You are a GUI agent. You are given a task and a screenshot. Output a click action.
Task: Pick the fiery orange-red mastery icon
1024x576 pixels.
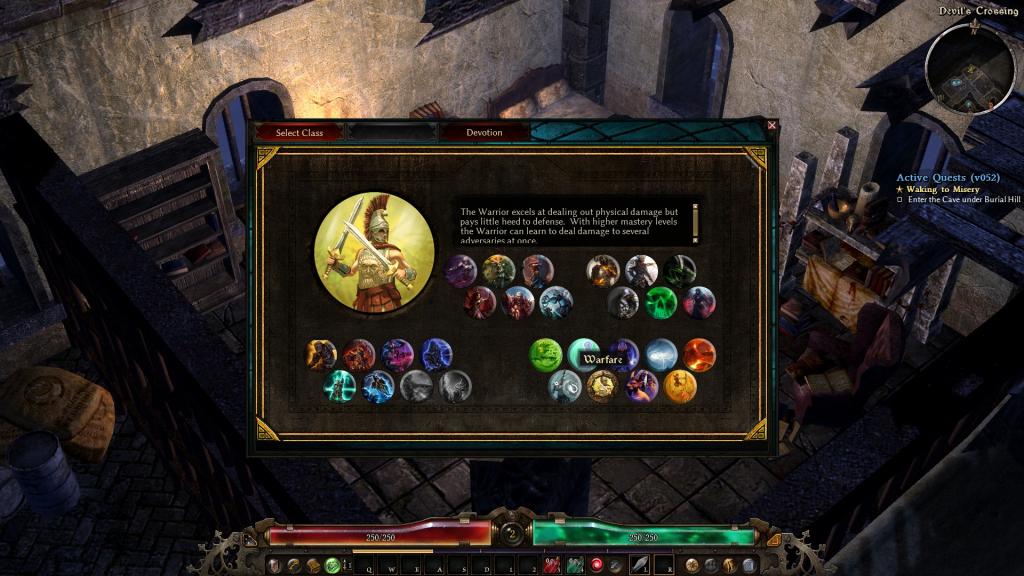(x=699, y=355)
